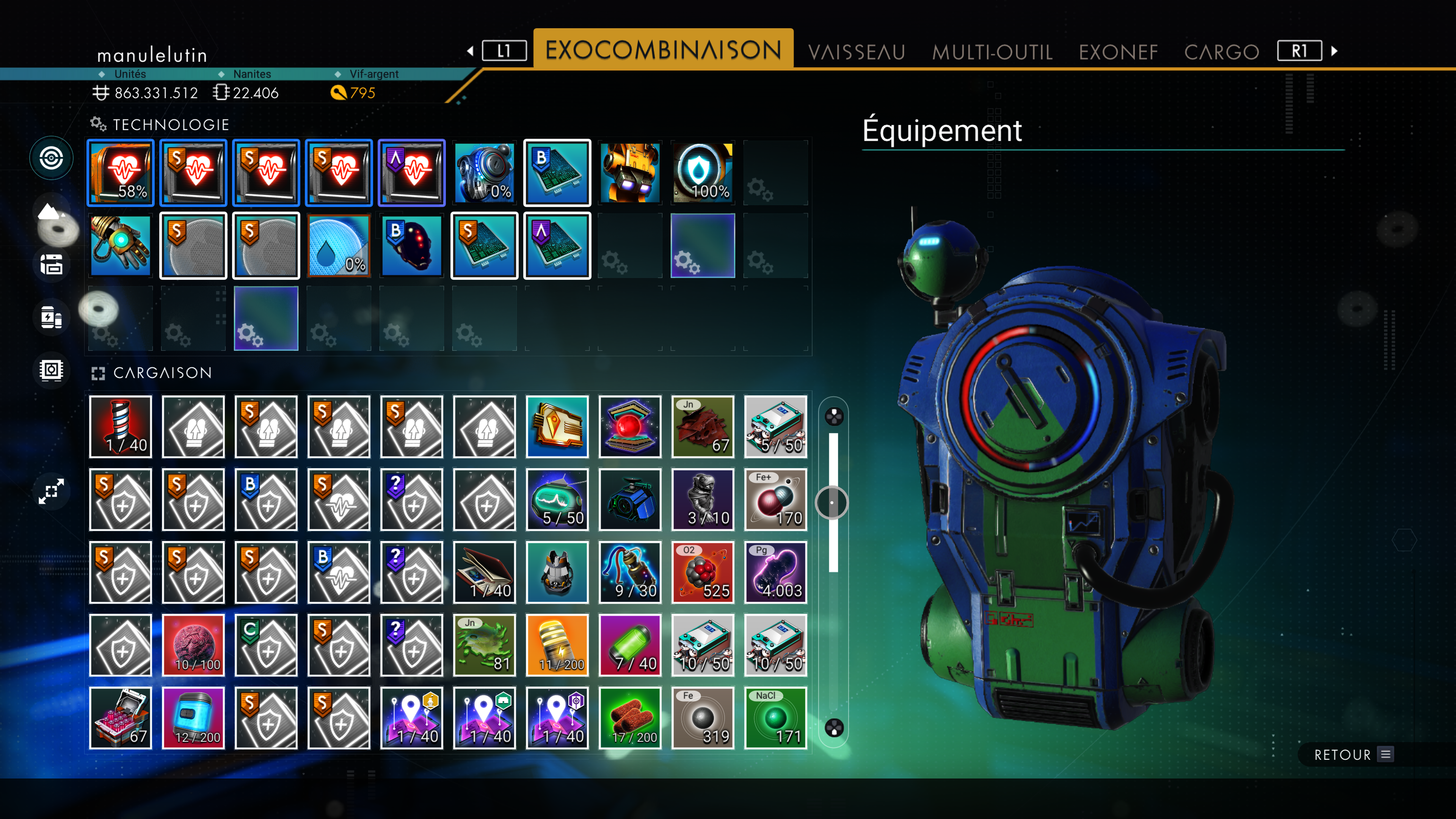Select the Fe+ stack of 170
Image resolution: width=1456 pixels, height=819 pixels.
[x=775, y=500]
